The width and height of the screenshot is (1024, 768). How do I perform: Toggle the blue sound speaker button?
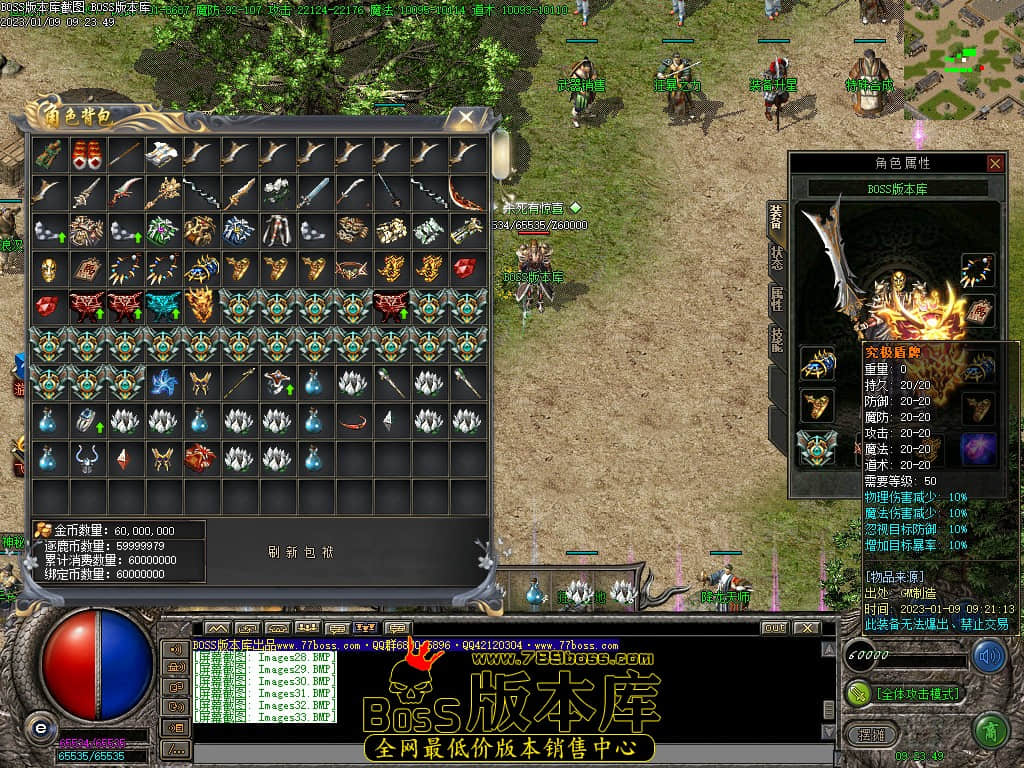(x=989, y=656)
